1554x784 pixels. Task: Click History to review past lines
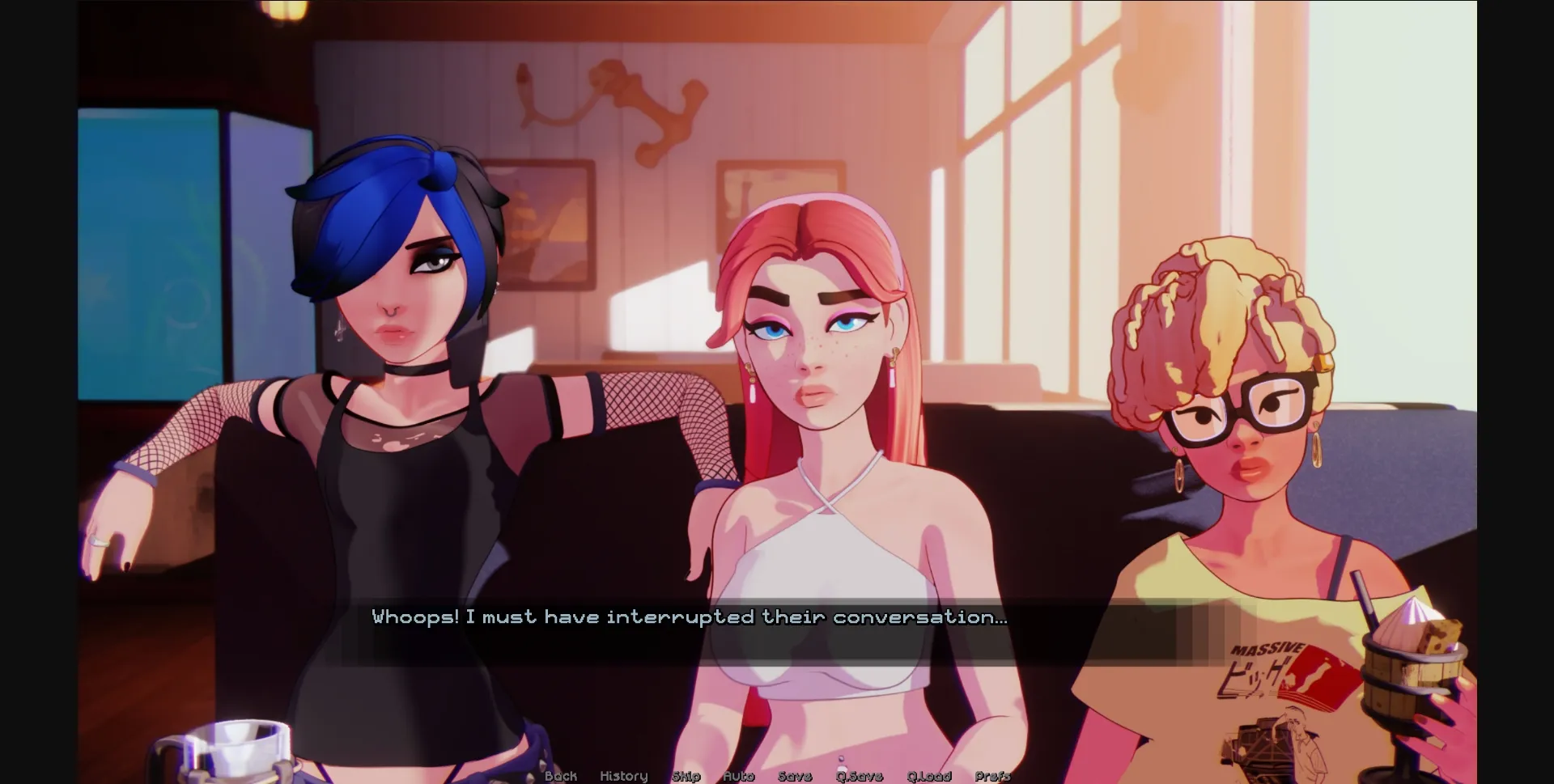[623, 775]
